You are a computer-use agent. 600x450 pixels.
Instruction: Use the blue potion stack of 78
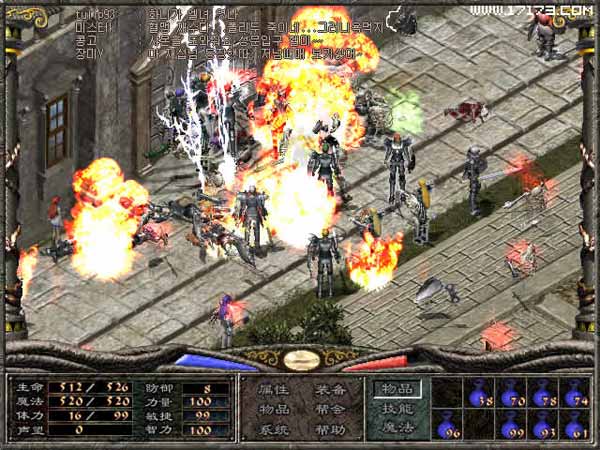coord(543,393)
